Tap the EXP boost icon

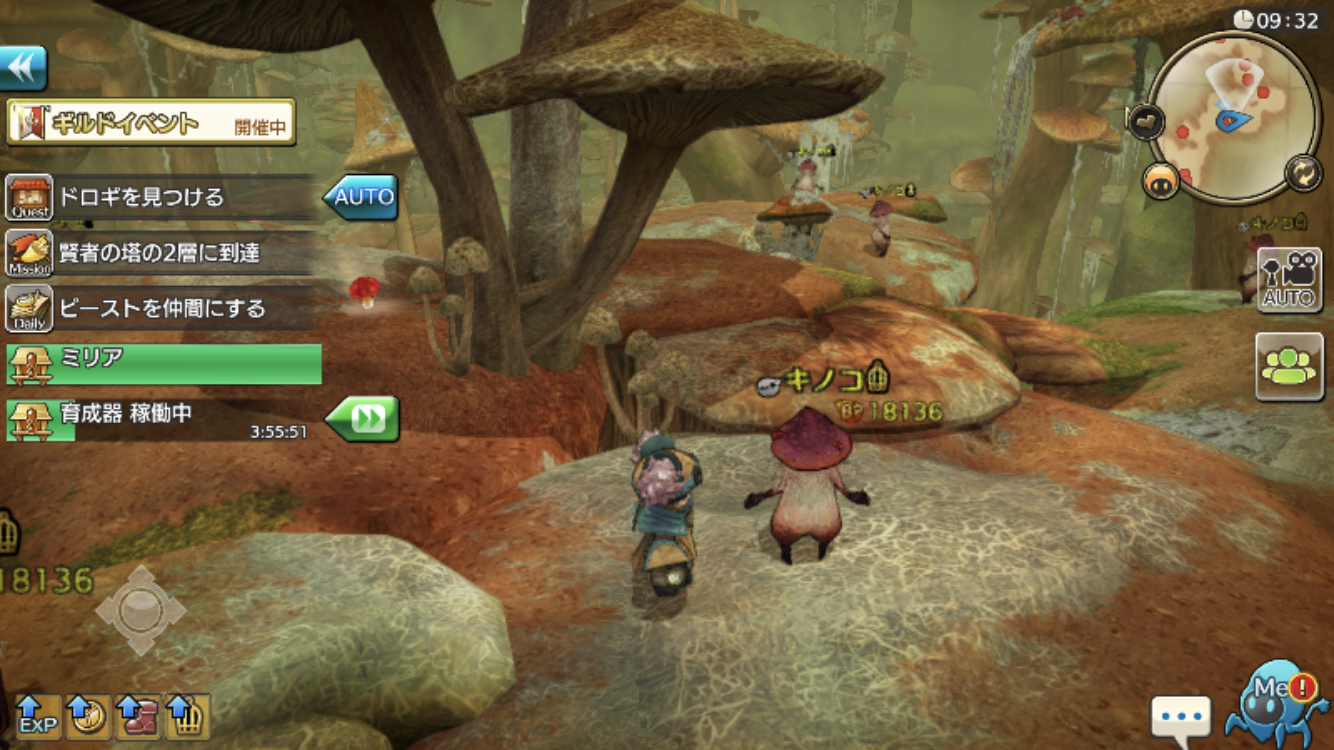pos(38,717)
